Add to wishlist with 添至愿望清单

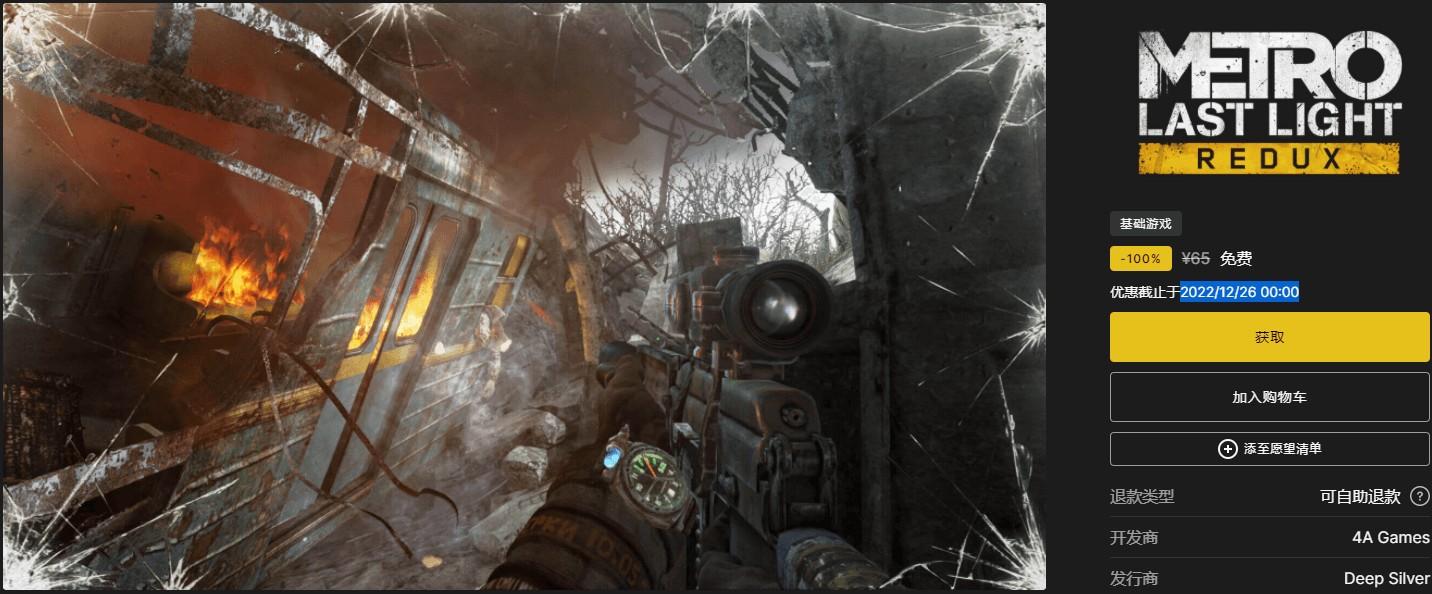[x=1269, y=449]
